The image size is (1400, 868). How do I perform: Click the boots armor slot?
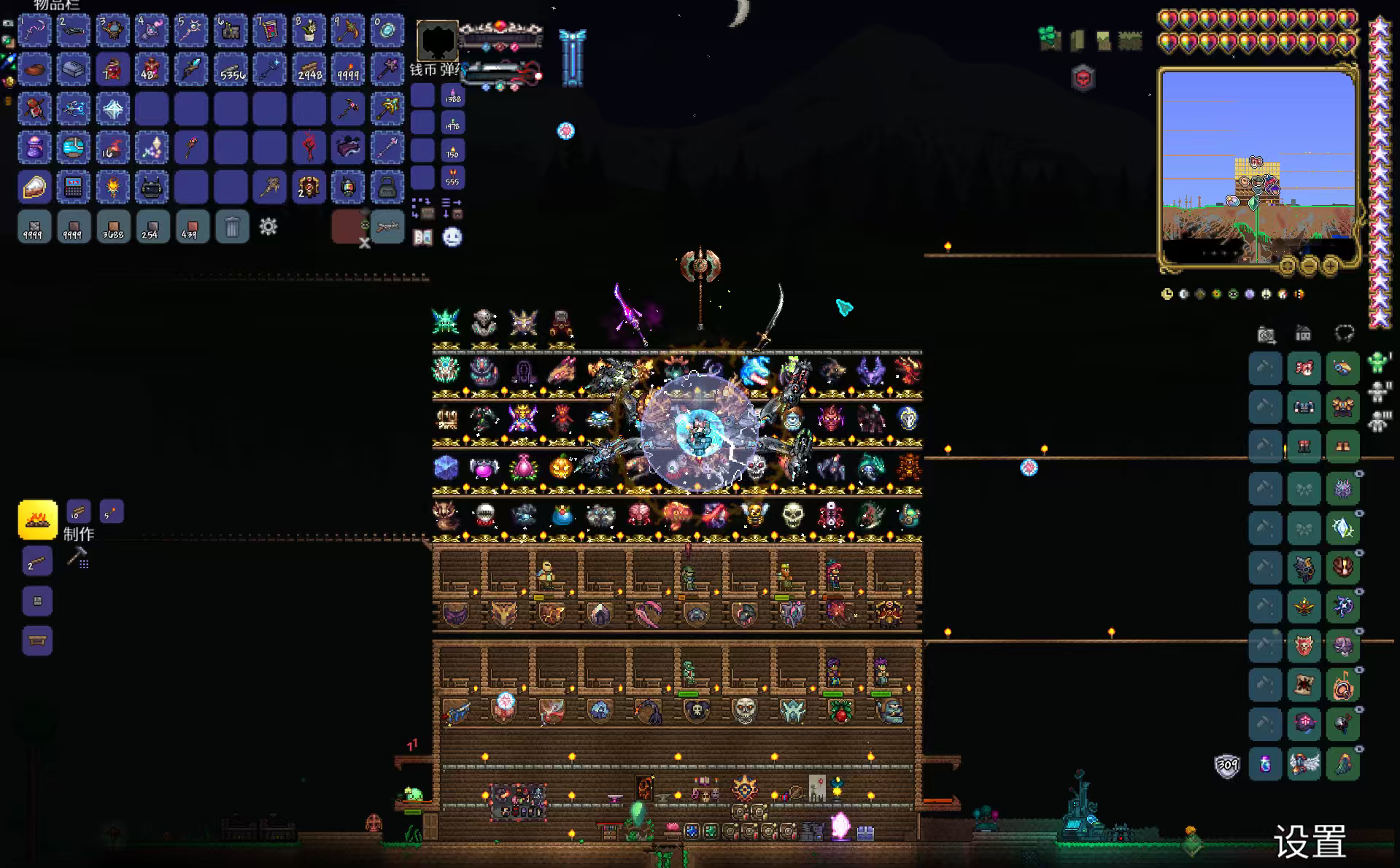[x=1342, y=446]
